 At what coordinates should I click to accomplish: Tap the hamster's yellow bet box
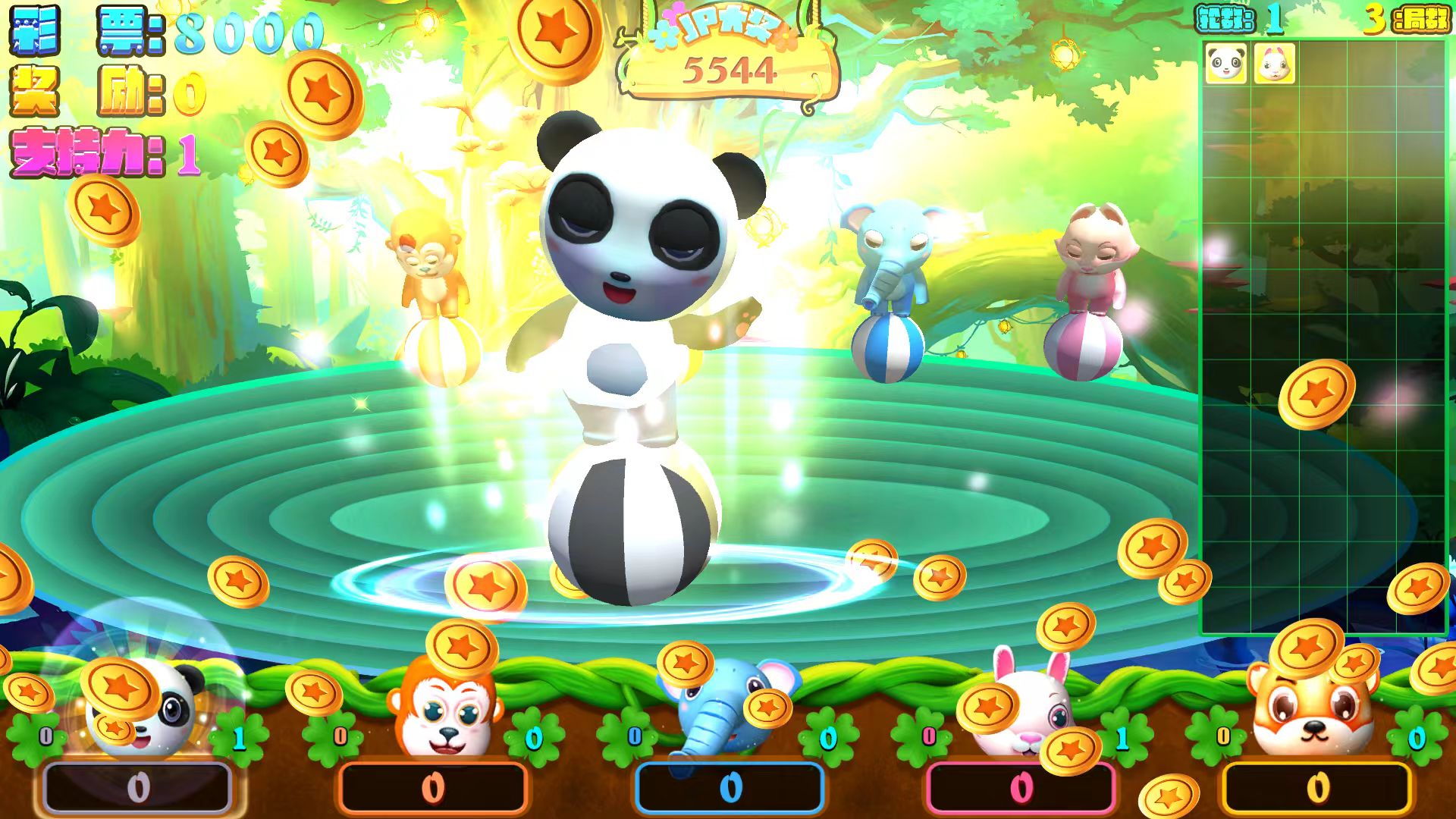point(1317,789)
